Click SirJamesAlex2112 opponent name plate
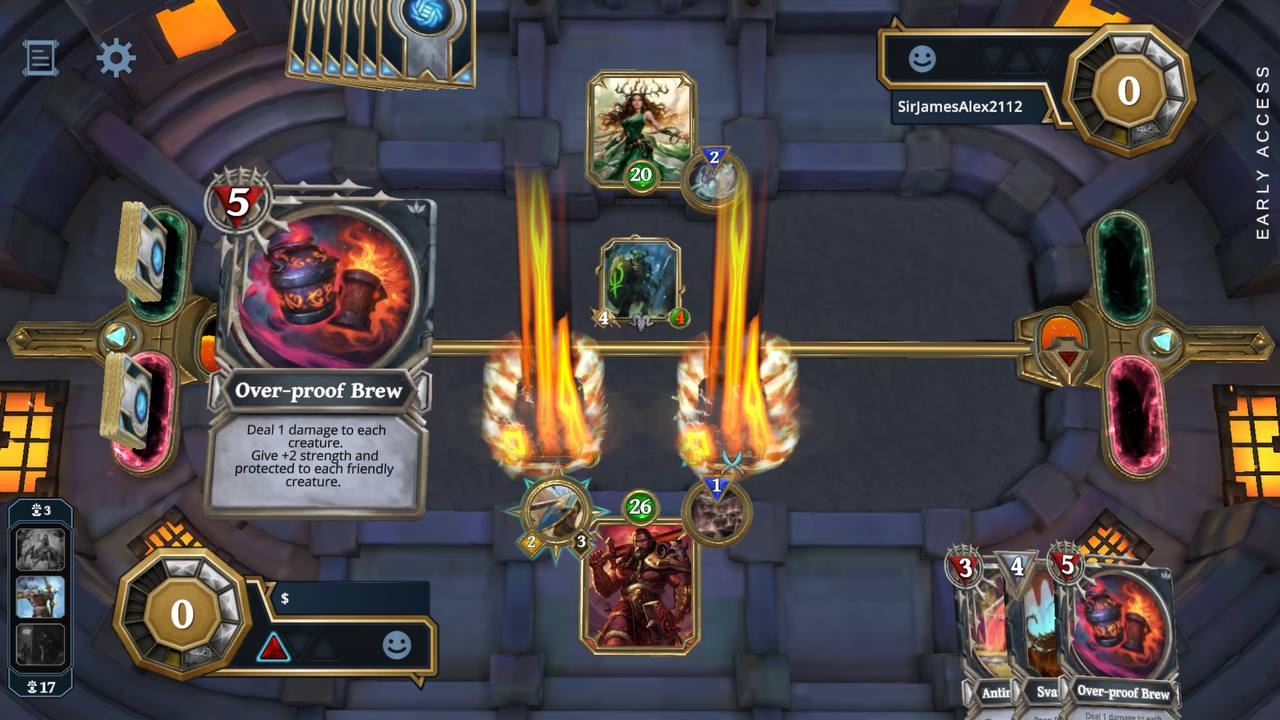The height and width of the screenshot is (720, 1280). (958, 106)
